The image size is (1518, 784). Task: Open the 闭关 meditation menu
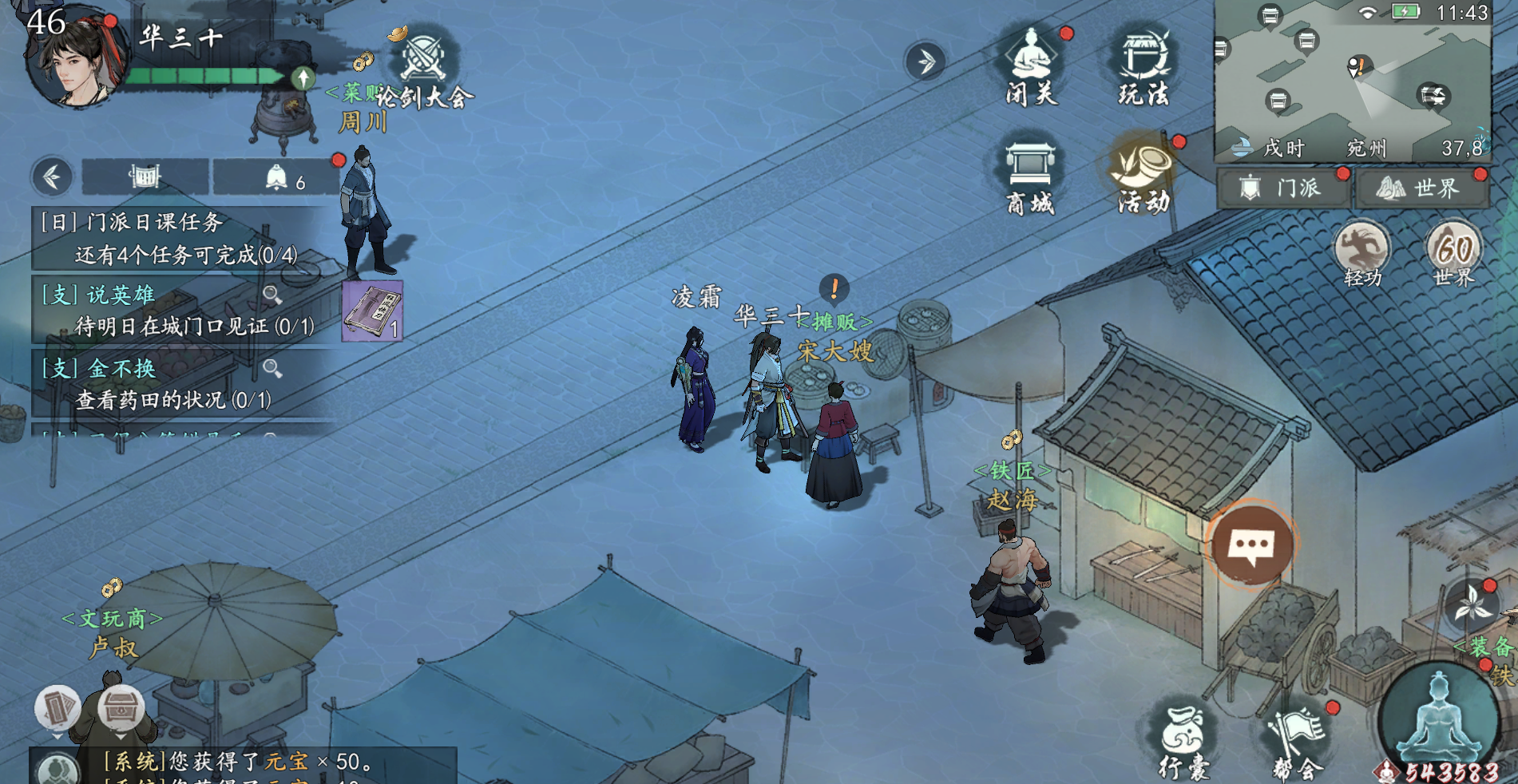click(x=1031, y=67)
